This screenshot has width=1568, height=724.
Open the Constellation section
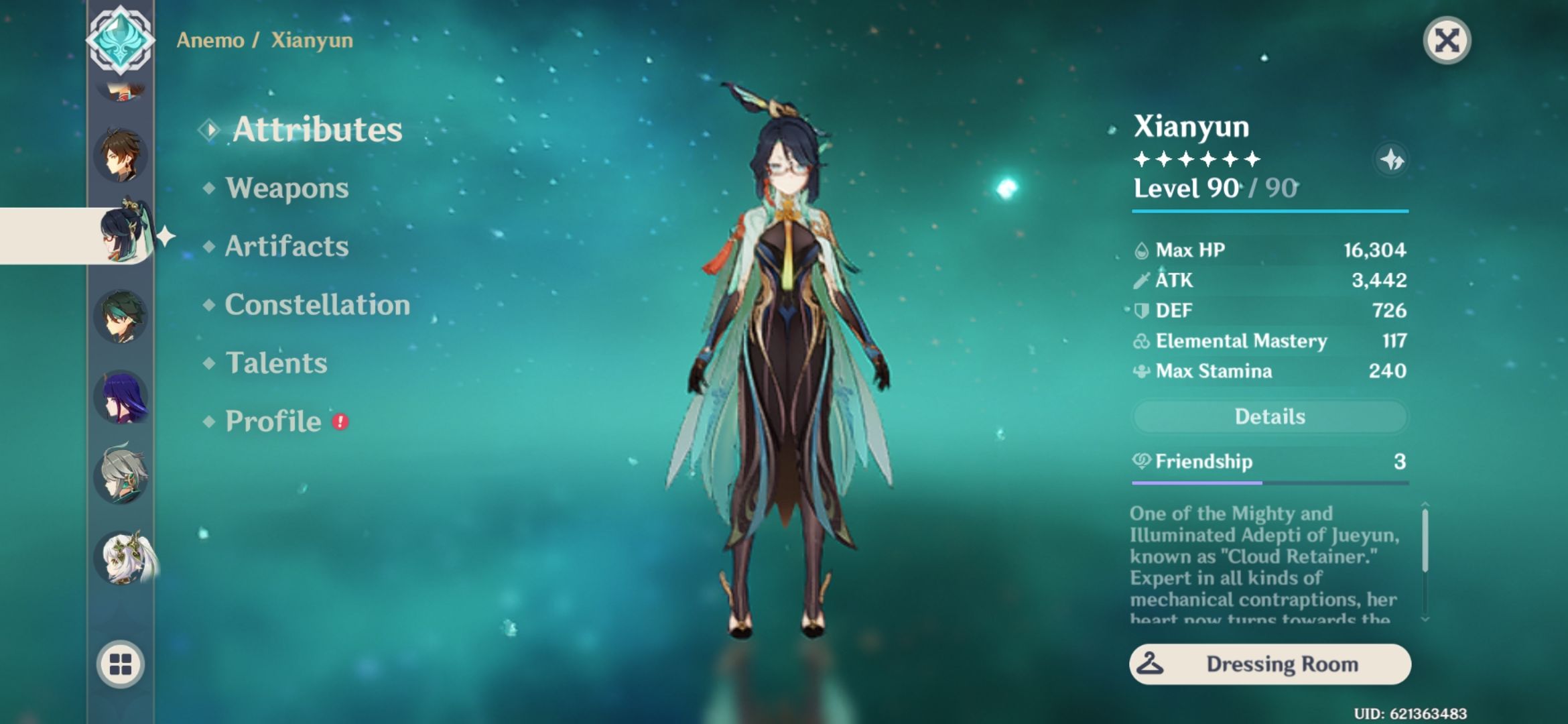point(318,305)
